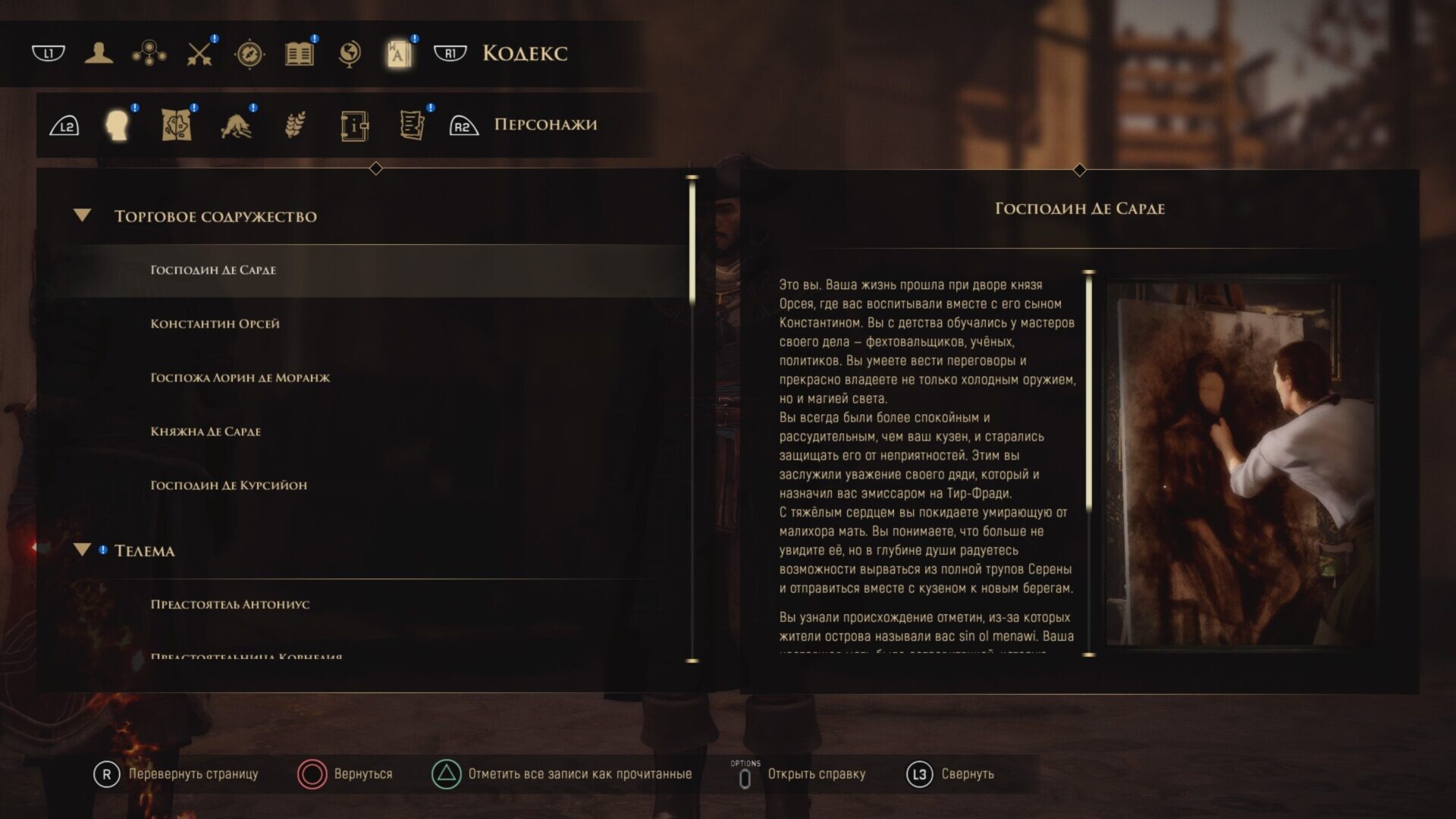
Task: Open the info book codex category
Action: point(354,125)
